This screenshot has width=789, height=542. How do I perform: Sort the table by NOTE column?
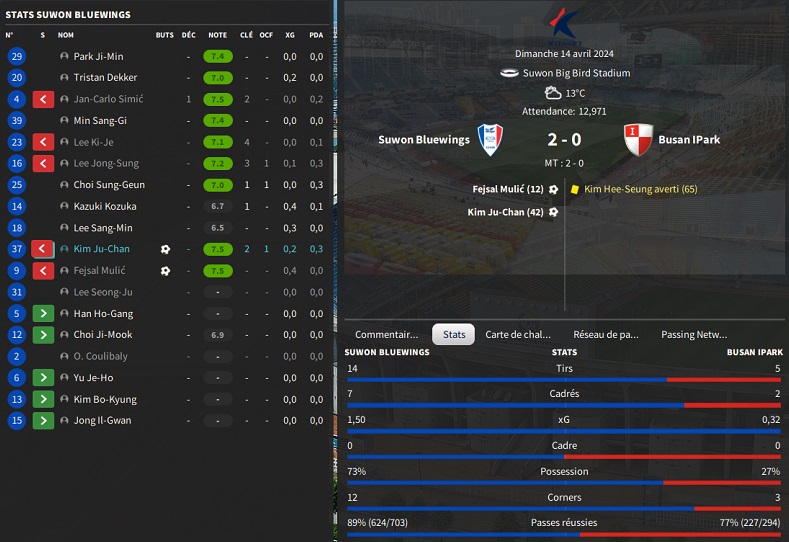(217, 34)
